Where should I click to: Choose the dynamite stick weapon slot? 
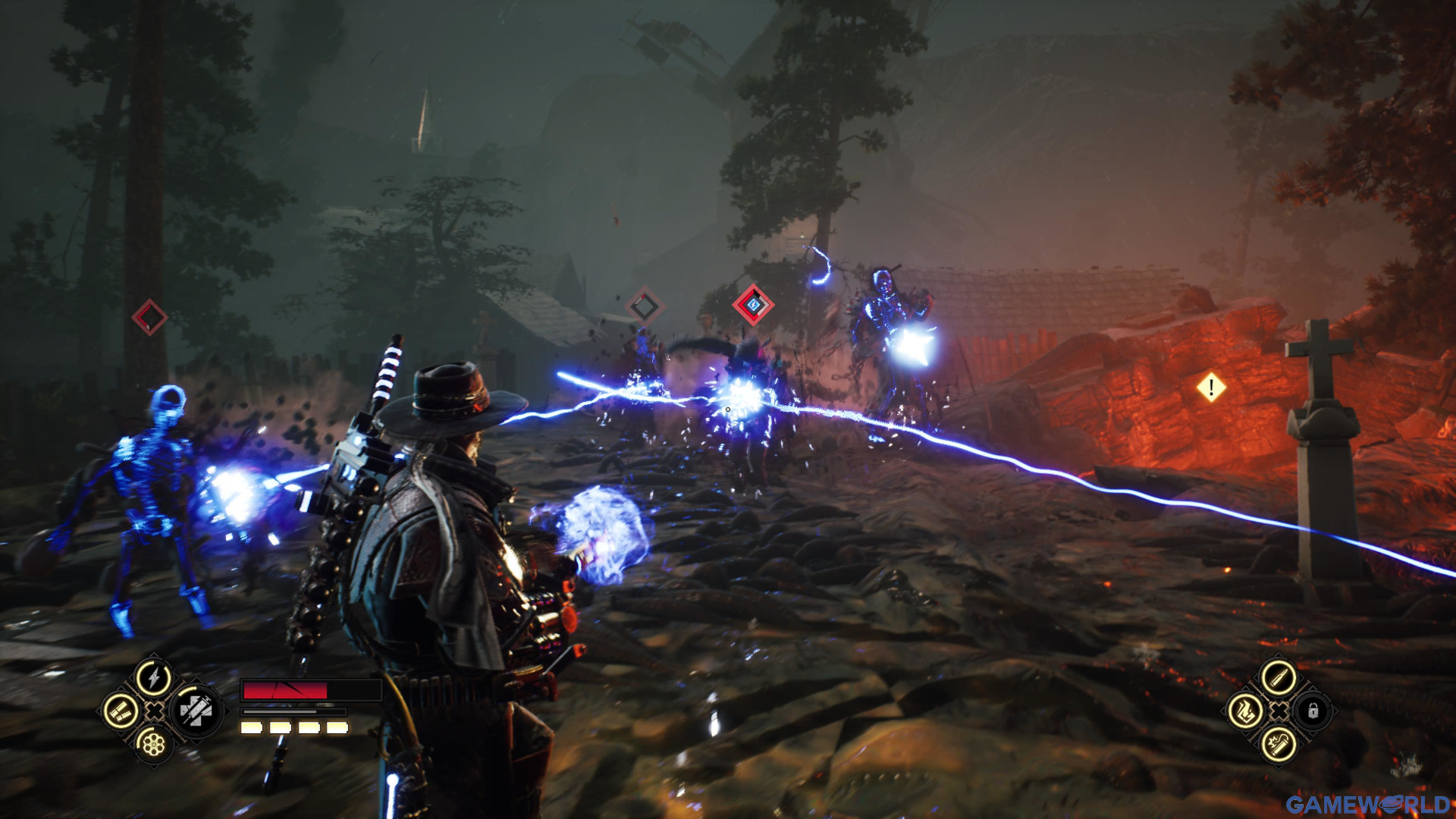(1279, 744)
